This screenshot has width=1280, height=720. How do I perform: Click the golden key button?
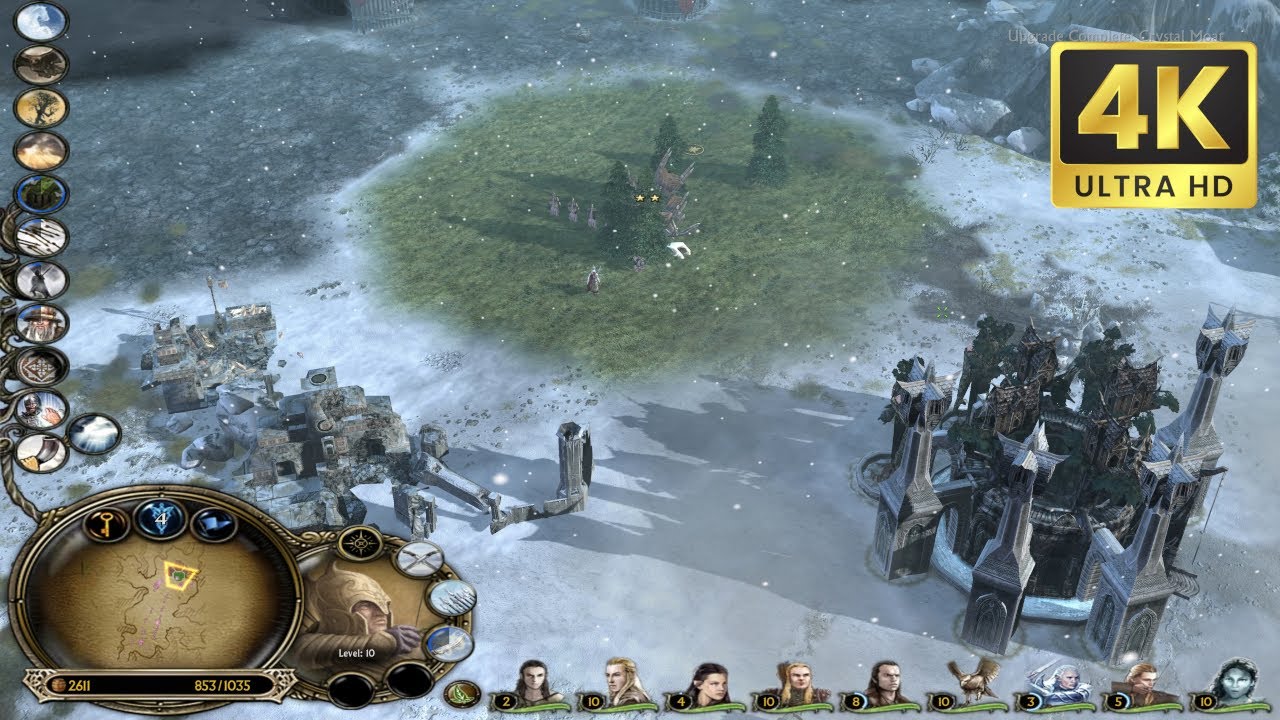click(x=106, y=523)
